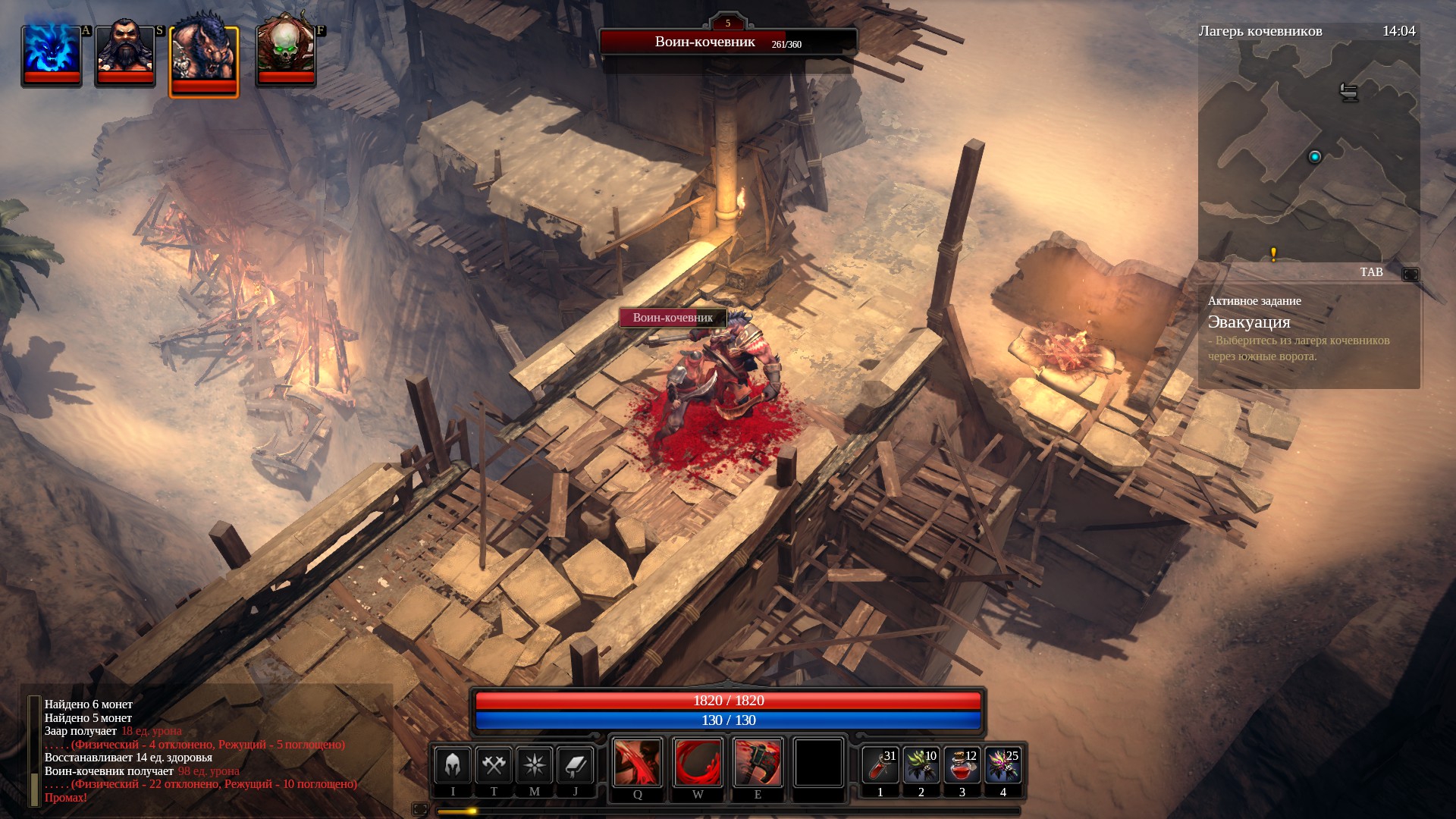Drink the round red potion flask
Screen dimensions: 1456x819
[962, 765]
